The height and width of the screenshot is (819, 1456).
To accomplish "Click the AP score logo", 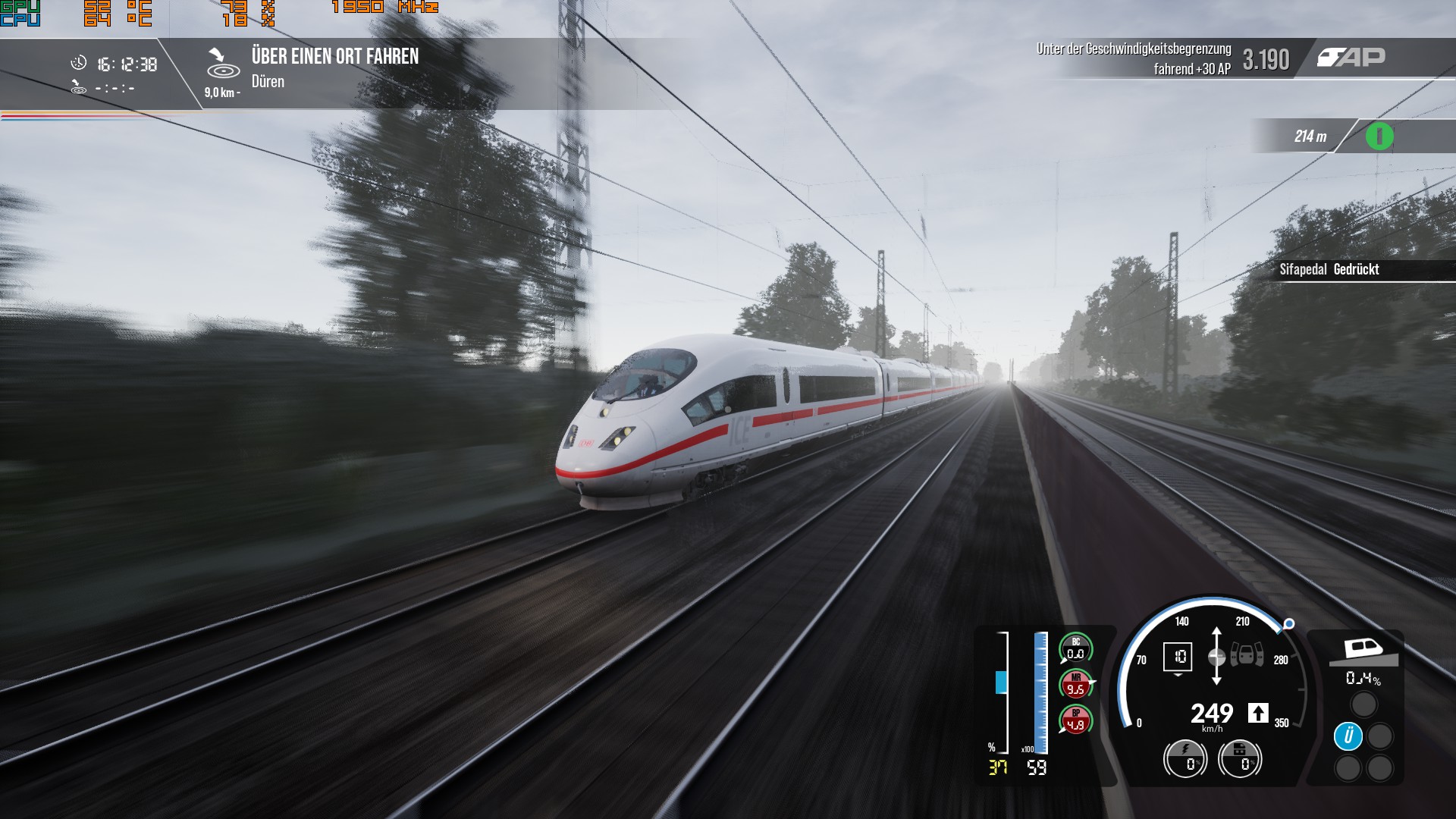I will pos(1351,58).
